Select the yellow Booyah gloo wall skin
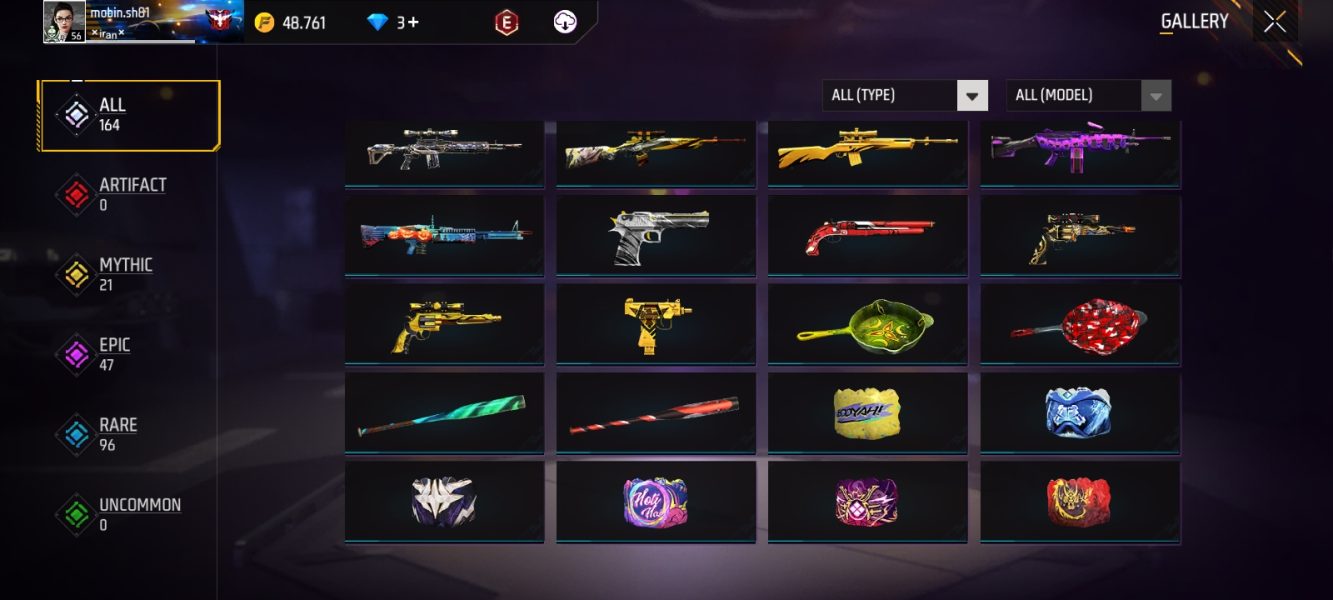Screen dimensions: 1333x600 point(867,412)
